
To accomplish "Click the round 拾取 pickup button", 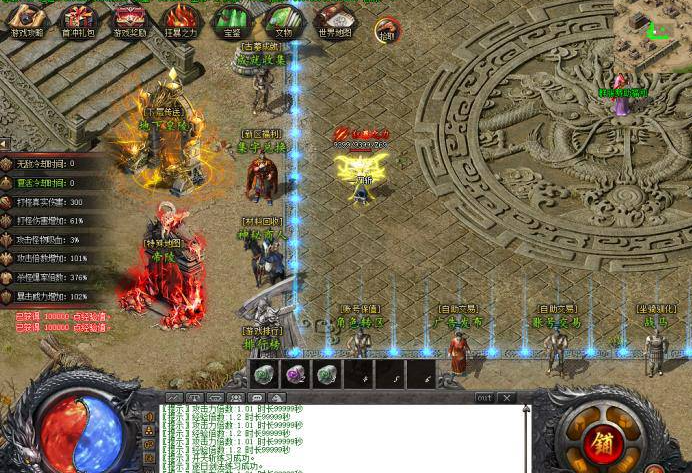I will click(x=387, y=32).
